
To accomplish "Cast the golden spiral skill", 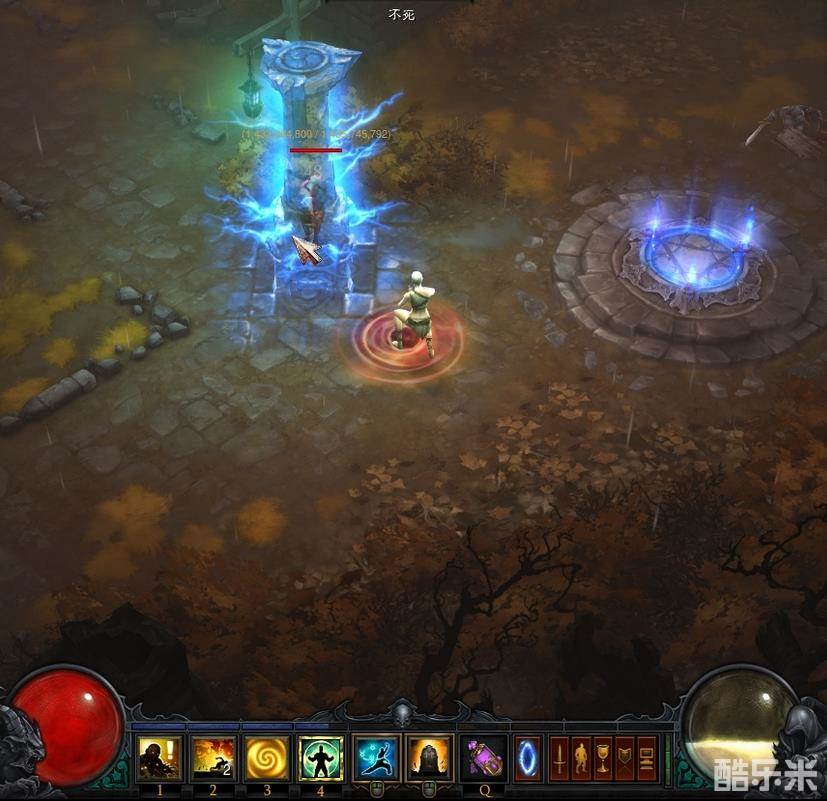I will (x=266, y=757).
